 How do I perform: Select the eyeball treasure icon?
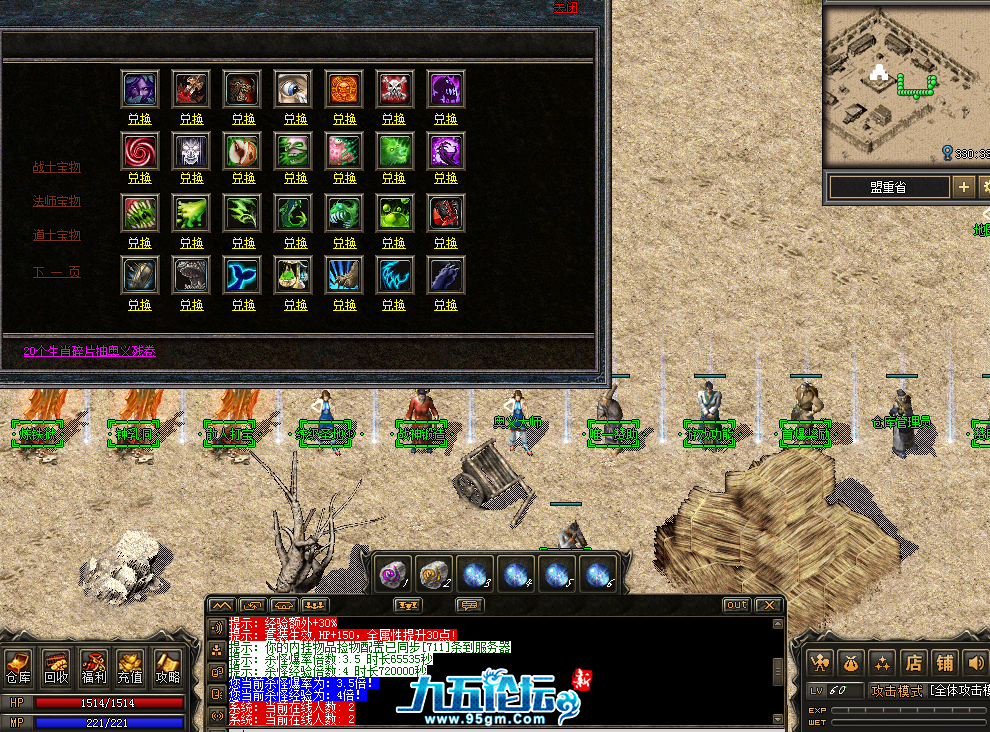point(293,89)
